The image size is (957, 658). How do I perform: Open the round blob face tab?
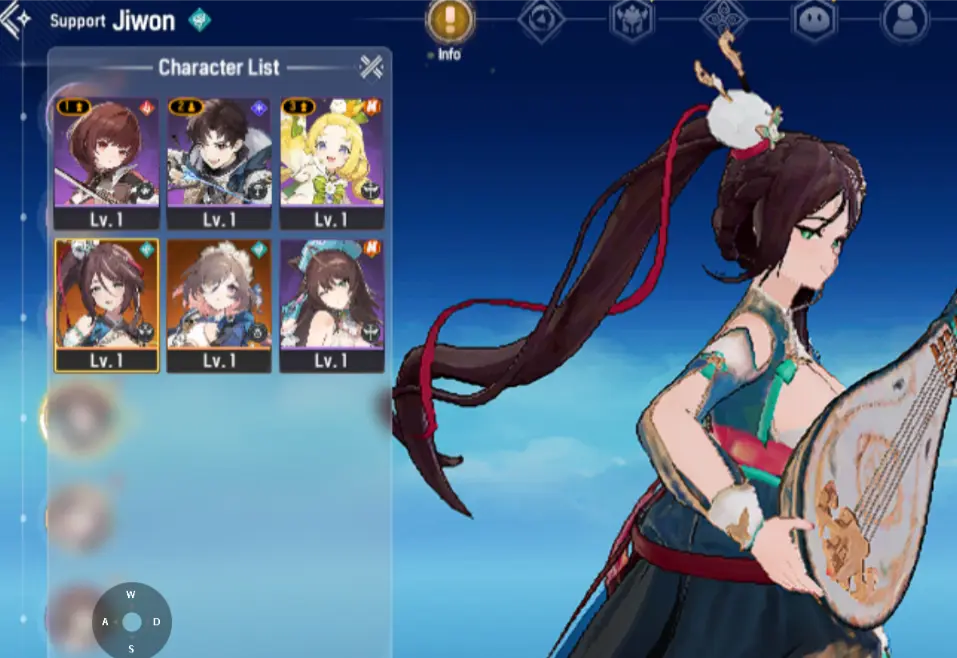pyautogui.click(x=813, y=20)
